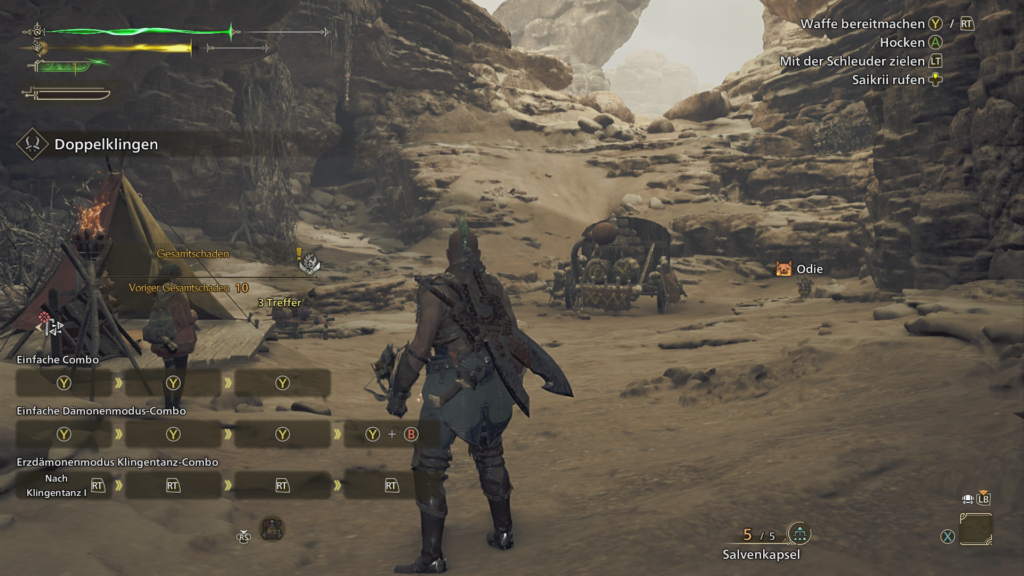Select the cart icon near the RS prompt
The image size is (1024, 576).
click(x=272, y=528)
